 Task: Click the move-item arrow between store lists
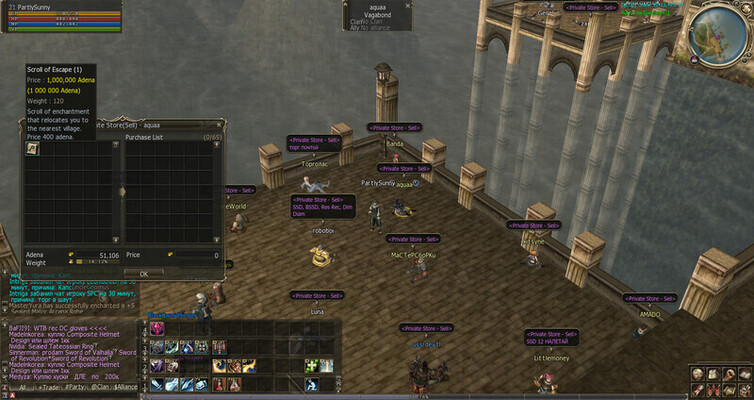[x=121, y=190]
